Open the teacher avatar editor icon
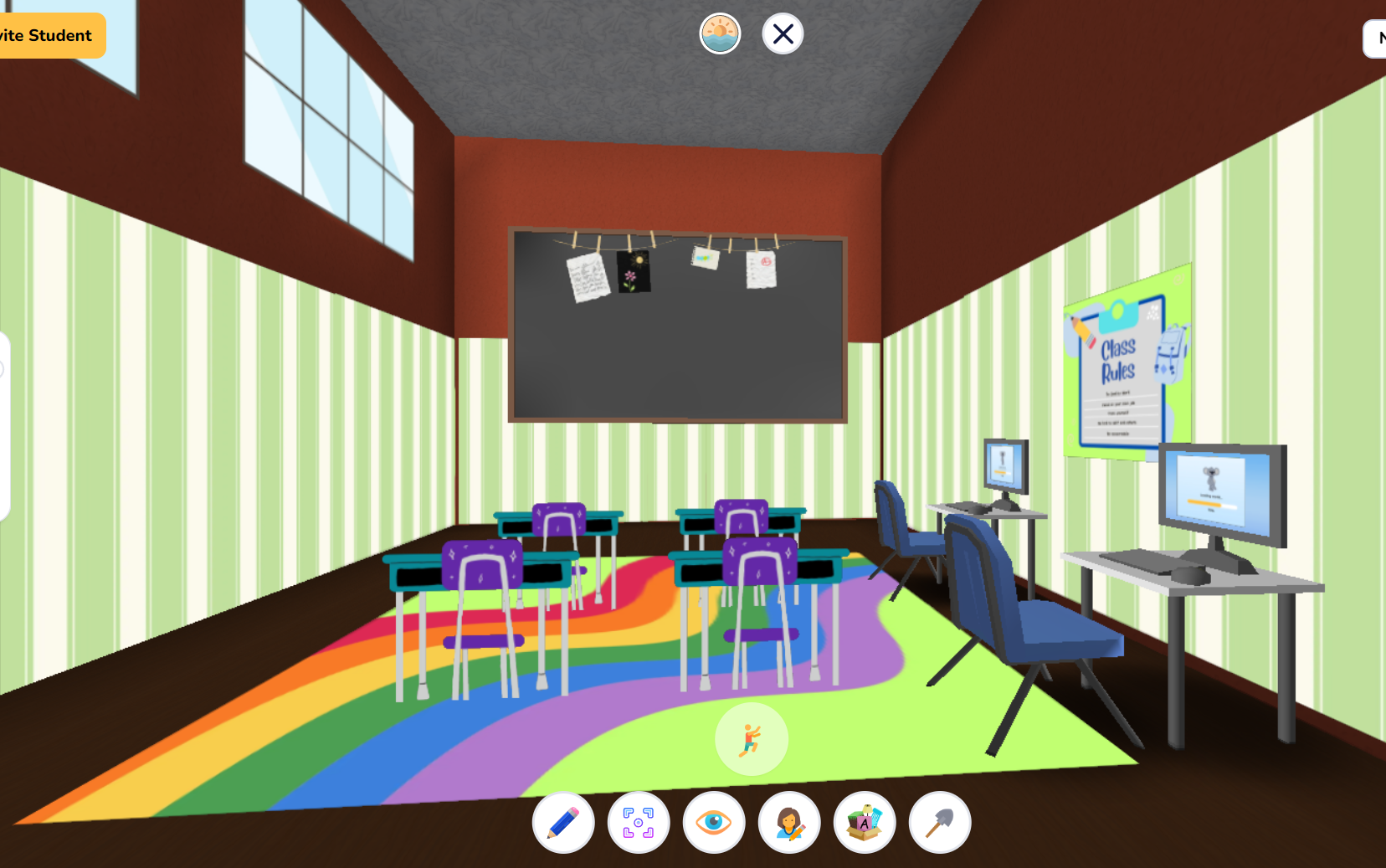This screenshot has width=1386, height=868. pos(788,823)
